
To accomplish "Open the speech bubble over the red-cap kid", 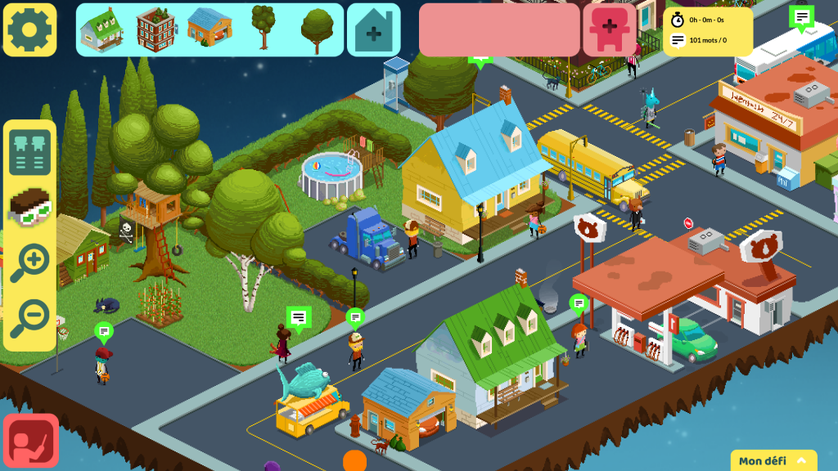I will click(x=104, y=330).
